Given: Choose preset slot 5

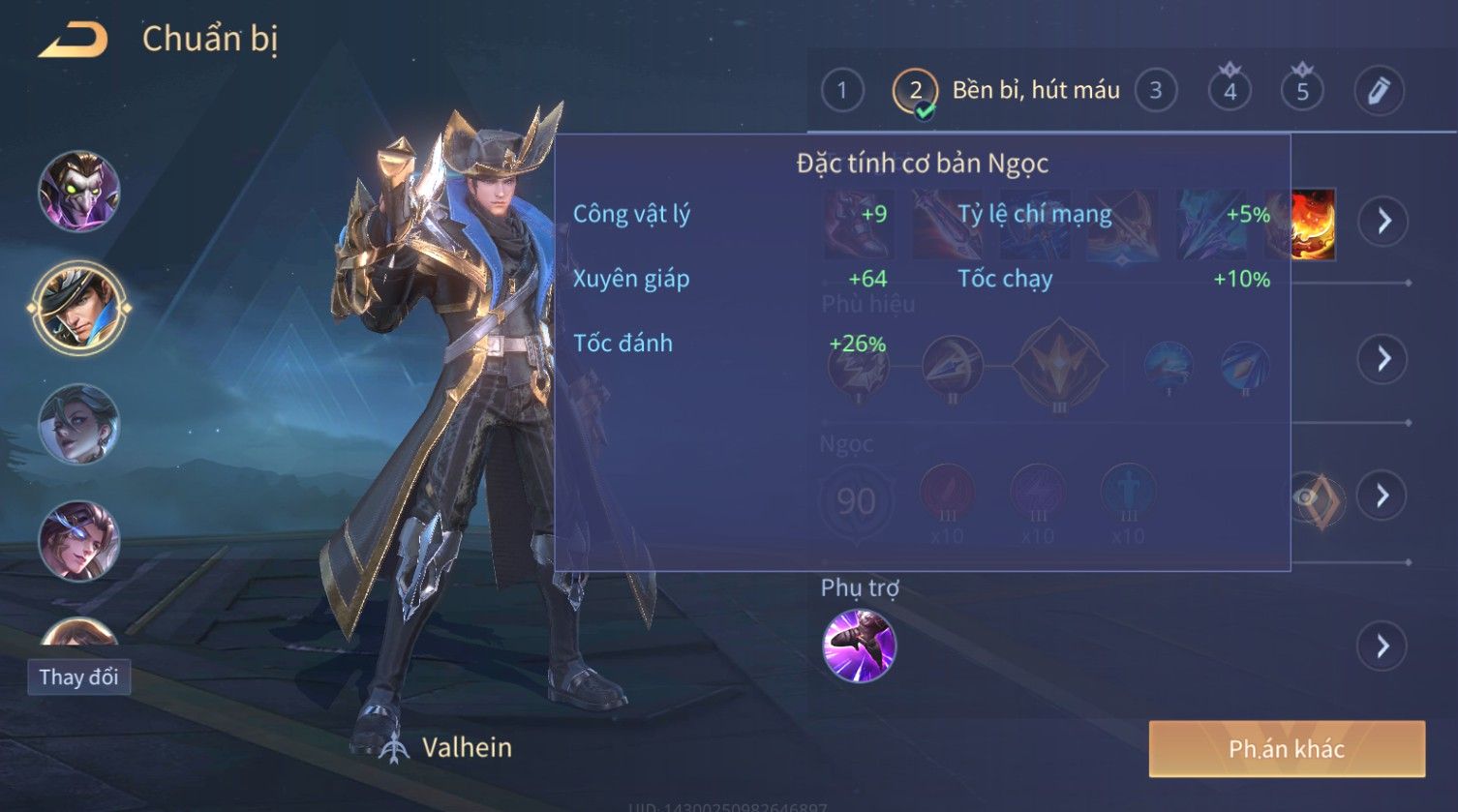Looking at the screenshot, I should coord(1302,91).
